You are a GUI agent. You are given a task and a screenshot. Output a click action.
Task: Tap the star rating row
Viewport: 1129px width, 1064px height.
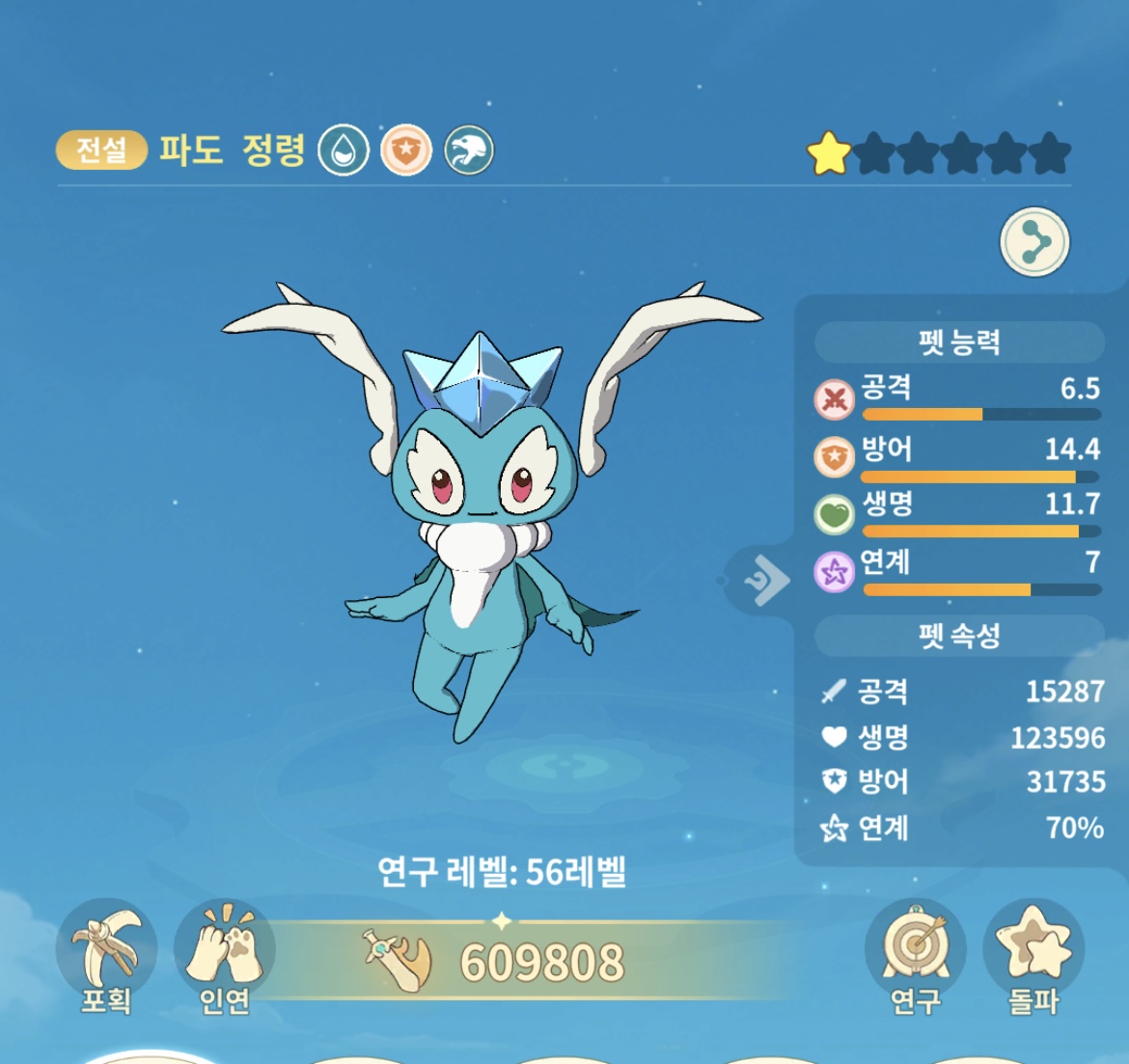click(x=939, y=153)
